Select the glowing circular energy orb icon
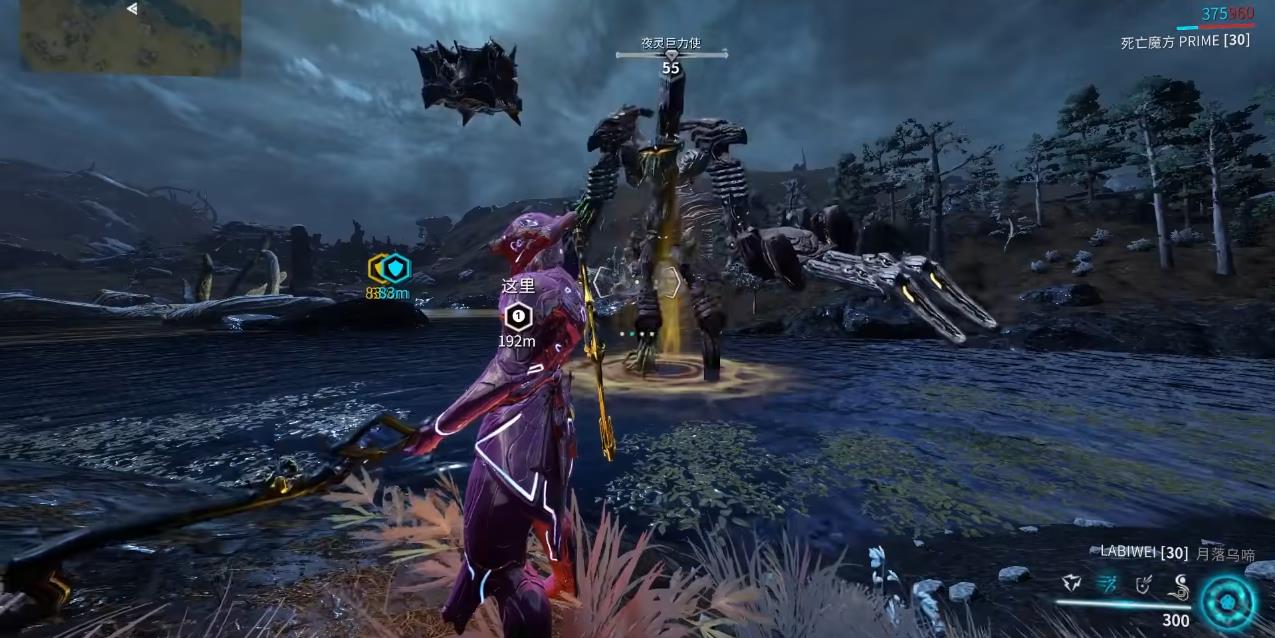 pos(1226,601)
